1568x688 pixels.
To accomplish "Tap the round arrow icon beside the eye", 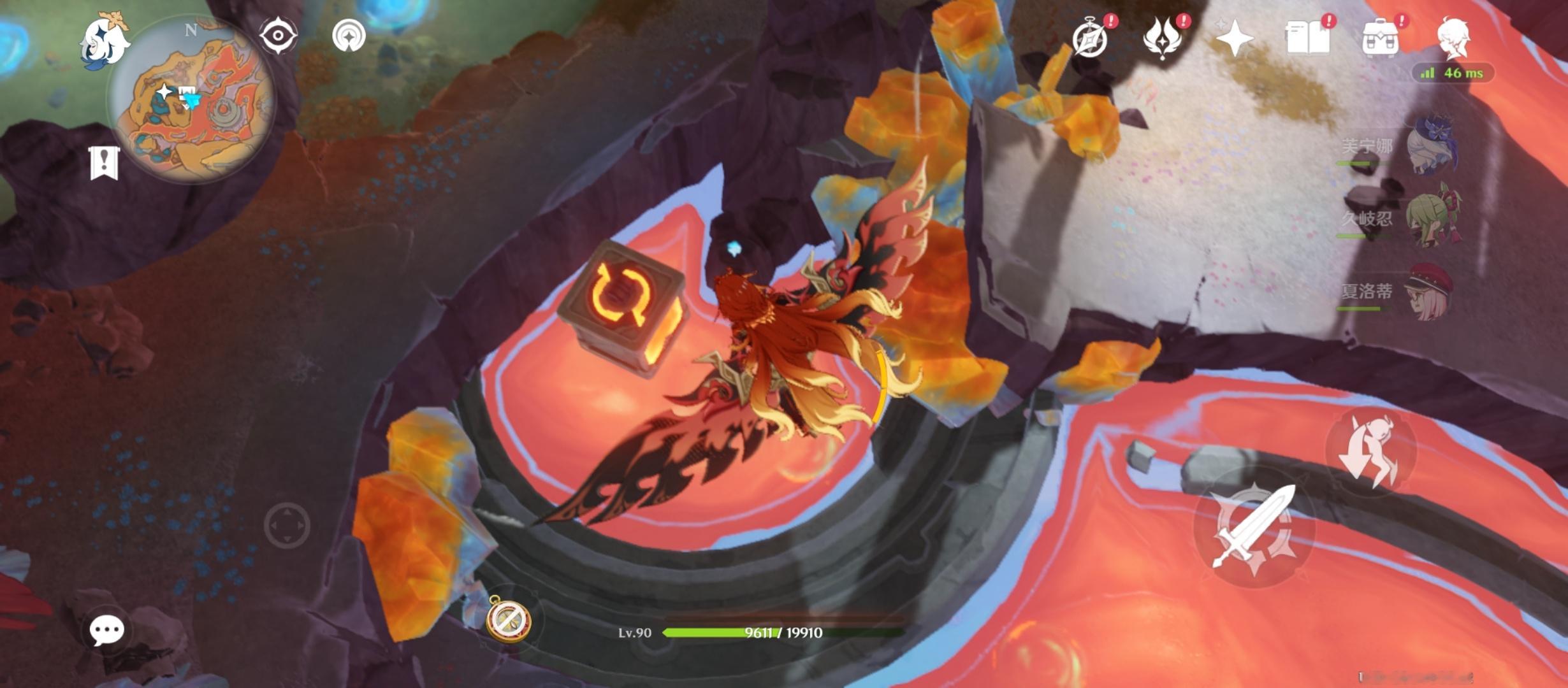I will 349,35.
